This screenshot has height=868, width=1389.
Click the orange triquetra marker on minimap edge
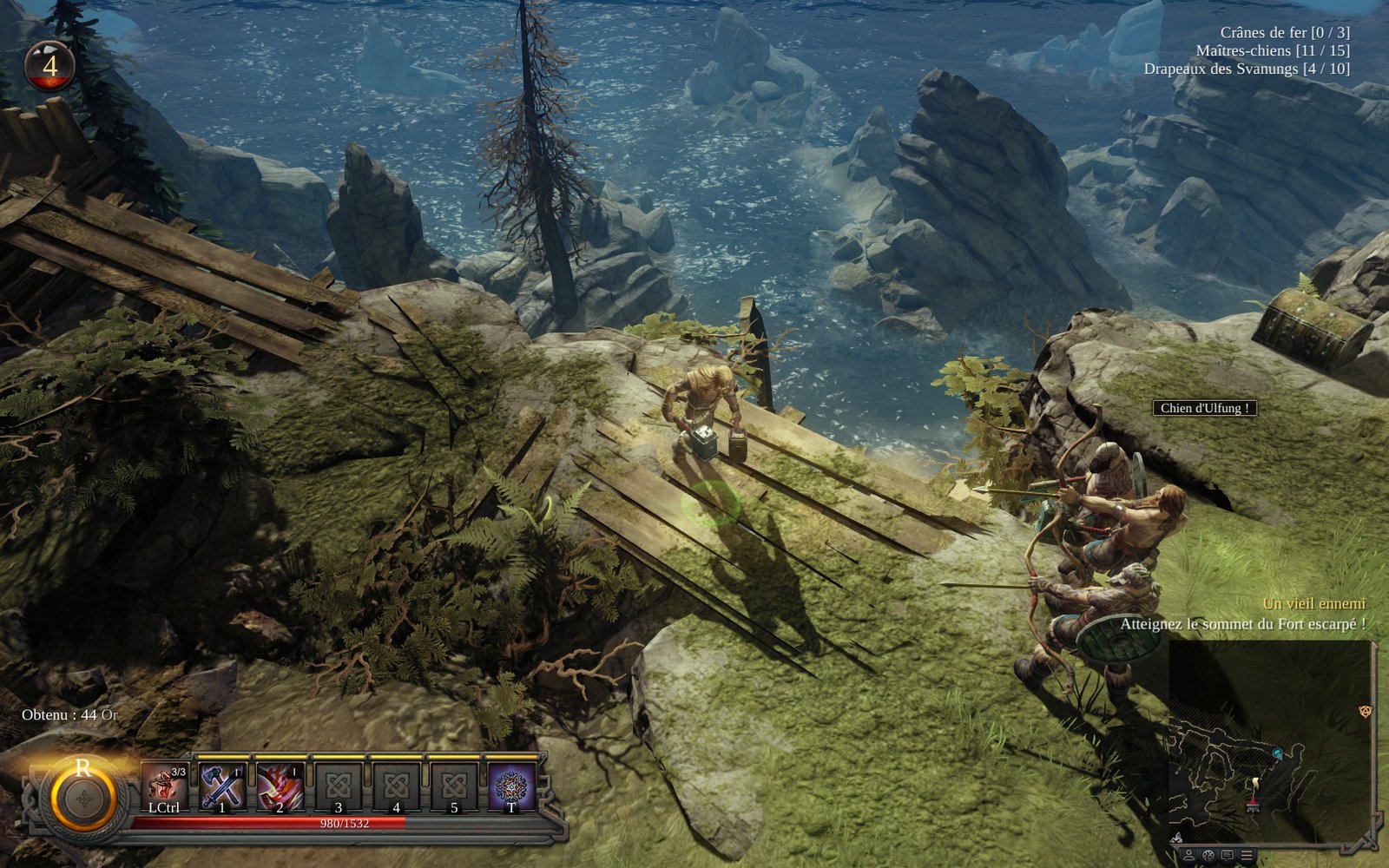coord(1365,712)
